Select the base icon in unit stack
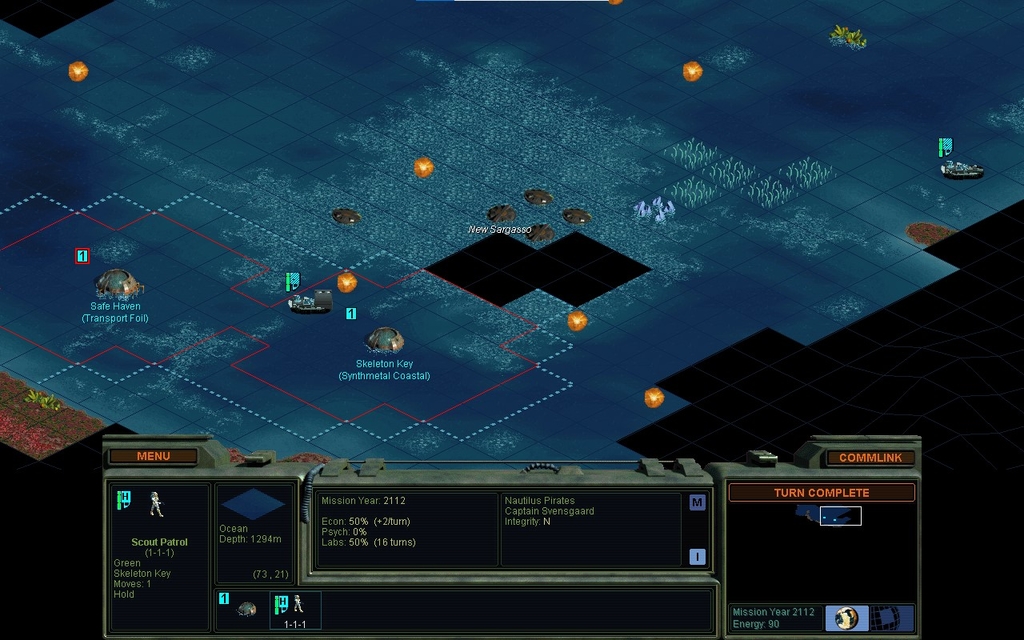 pos(246,608)
